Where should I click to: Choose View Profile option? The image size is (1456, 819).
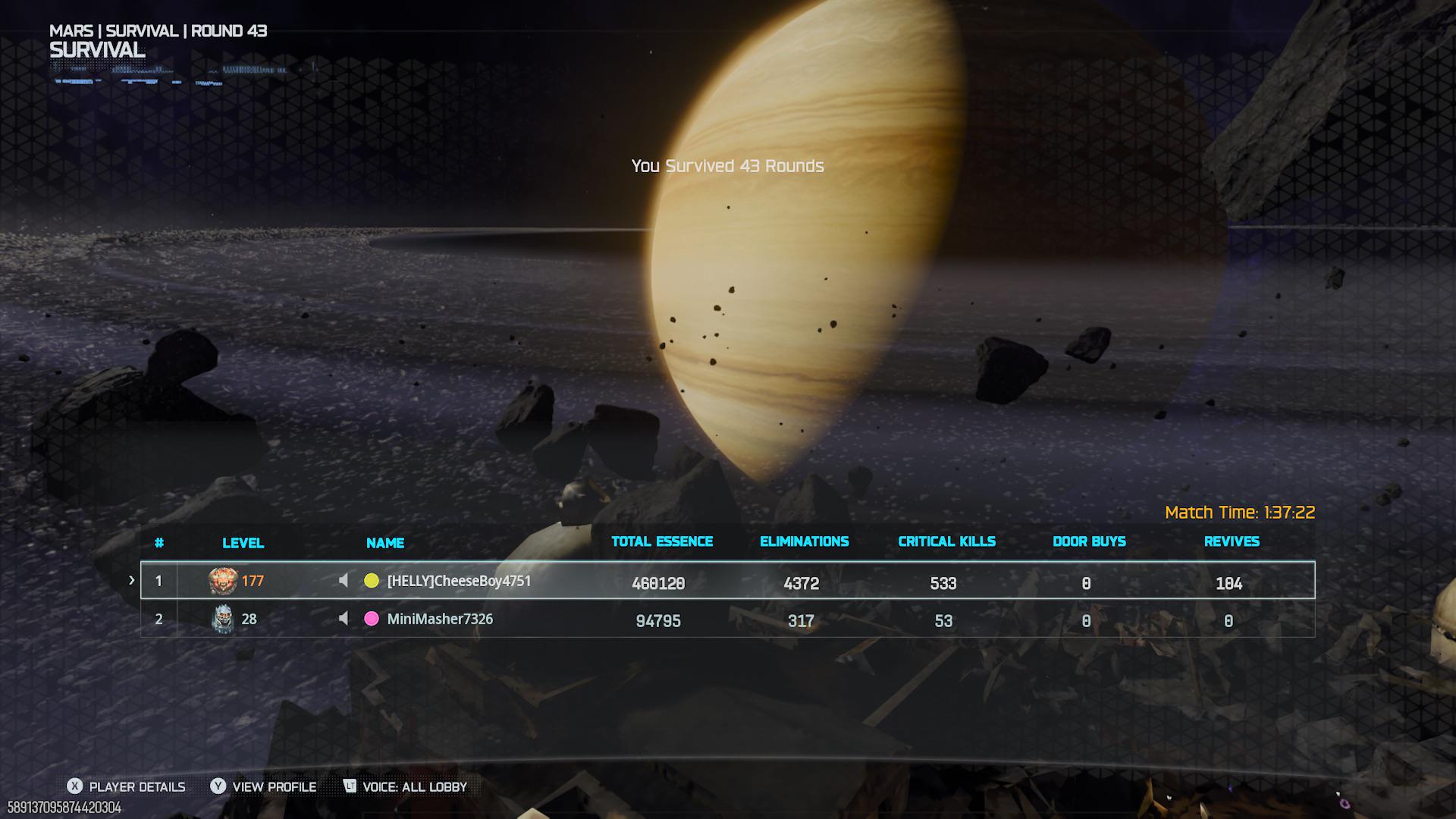[x=264, y=786]
